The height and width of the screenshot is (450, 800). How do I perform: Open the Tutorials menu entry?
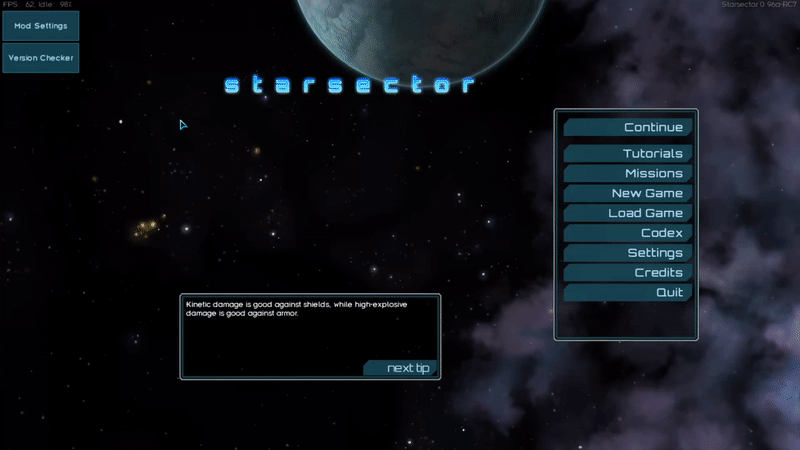pyautogui.click(x=627, y=153)
